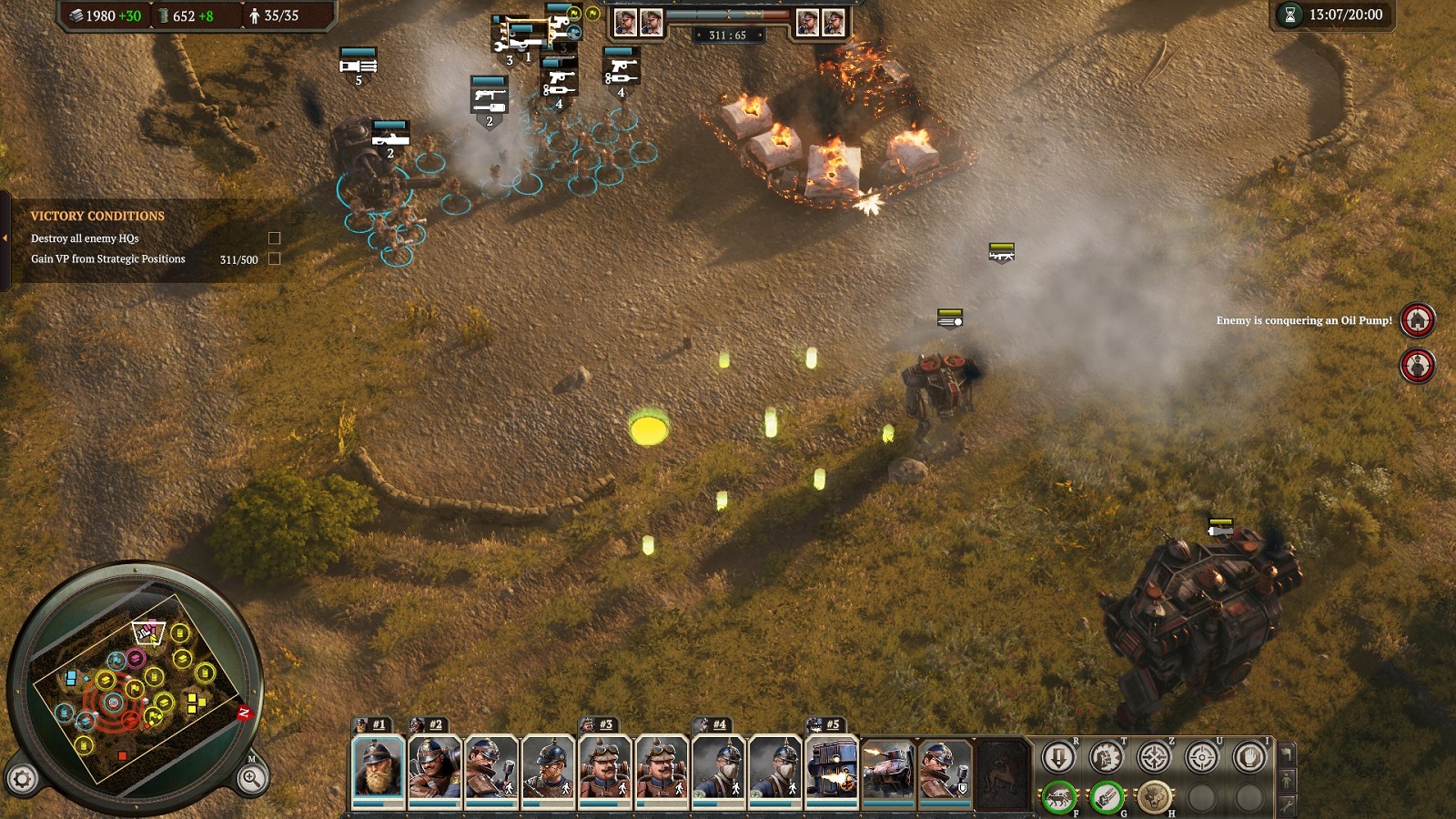Click the red unit alert icon
The image size is (1456, 819).
coord(1417,366)
